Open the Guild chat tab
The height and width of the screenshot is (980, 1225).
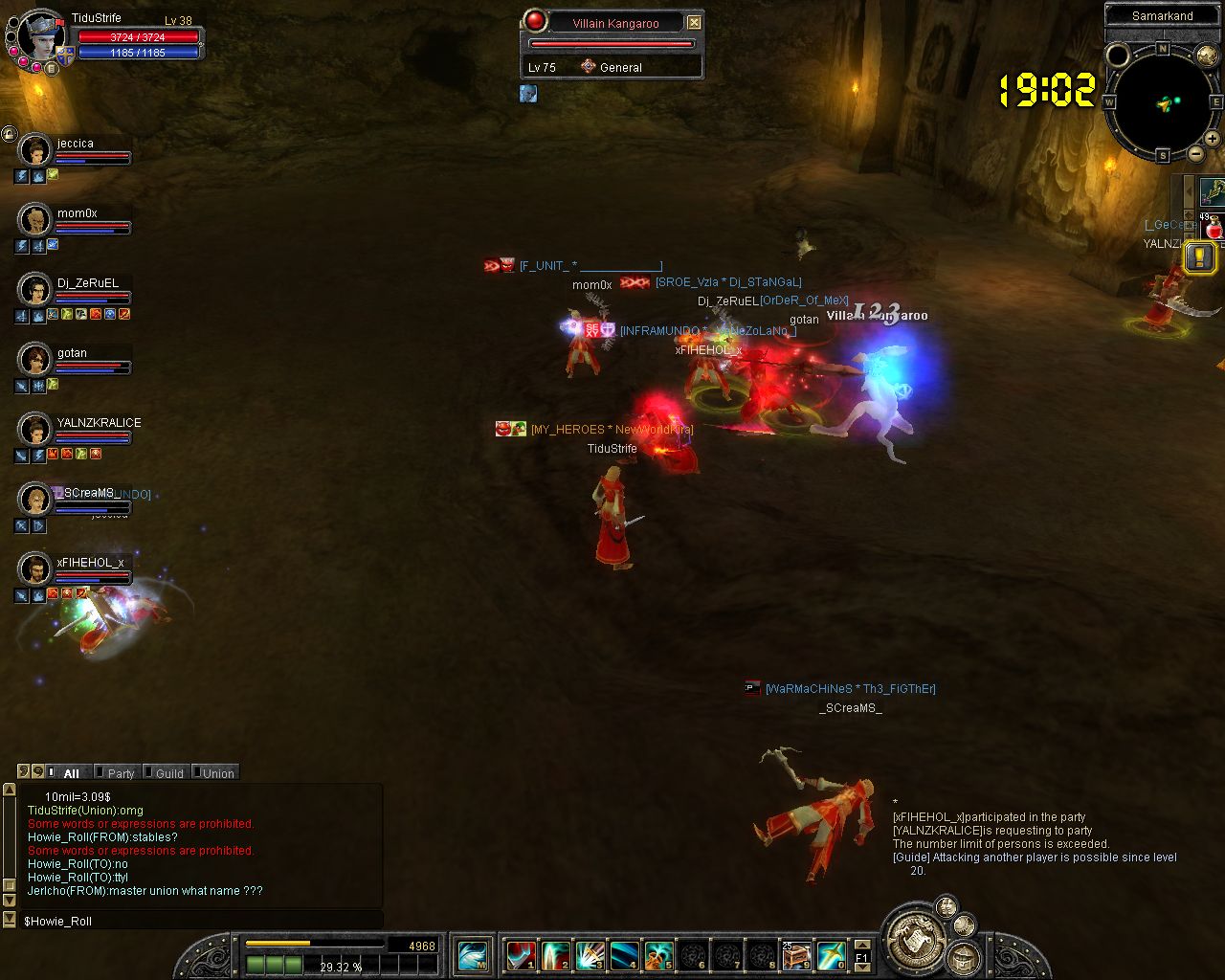tap(168, 773)
